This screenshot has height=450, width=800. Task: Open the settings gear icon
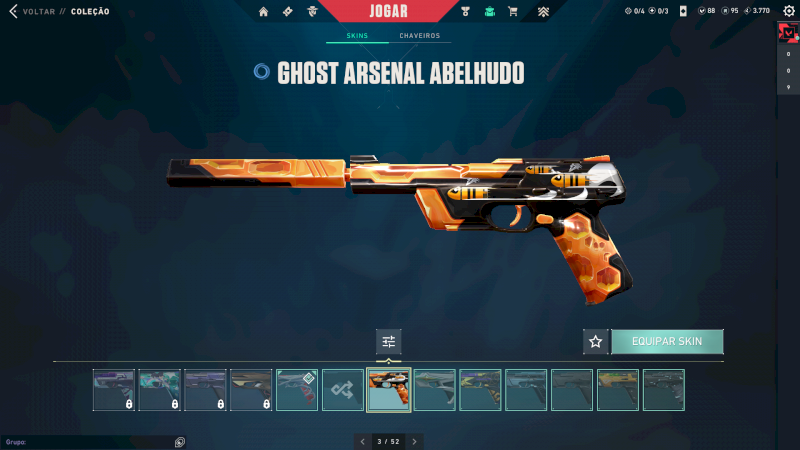pyautogui.click(x=787, y=11)
